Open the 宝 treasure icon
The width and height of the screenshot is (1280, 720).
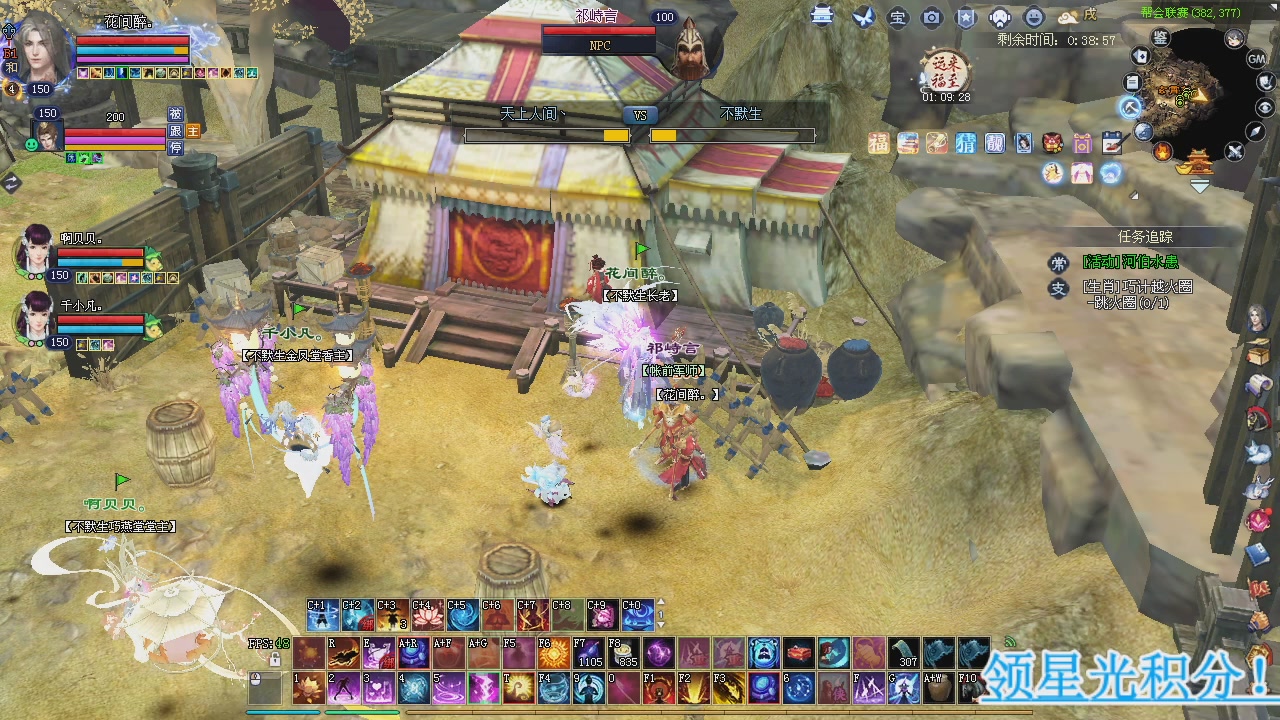point(897,17)
